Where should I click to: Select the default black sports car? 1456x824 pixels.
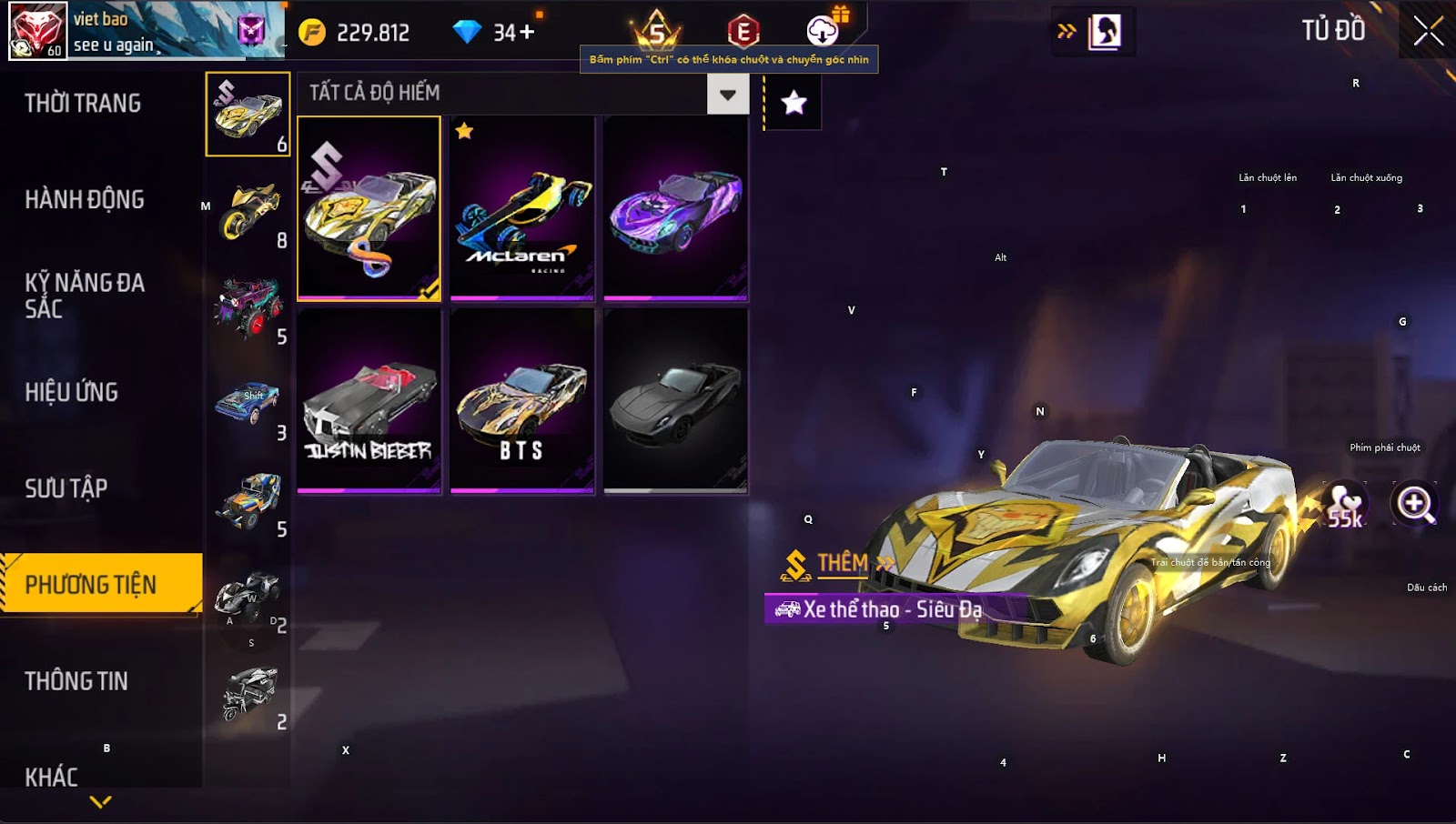[675, 401]
